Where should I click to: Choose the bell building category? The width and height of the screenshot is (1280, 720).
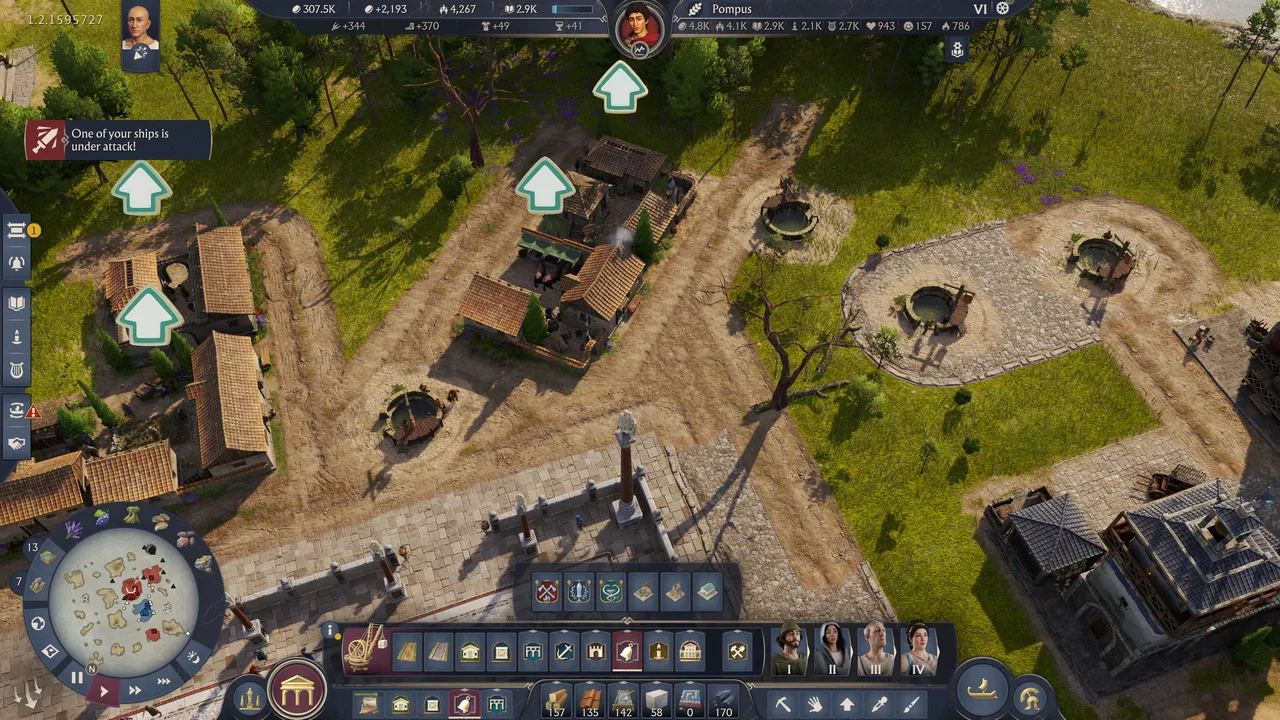627,652
